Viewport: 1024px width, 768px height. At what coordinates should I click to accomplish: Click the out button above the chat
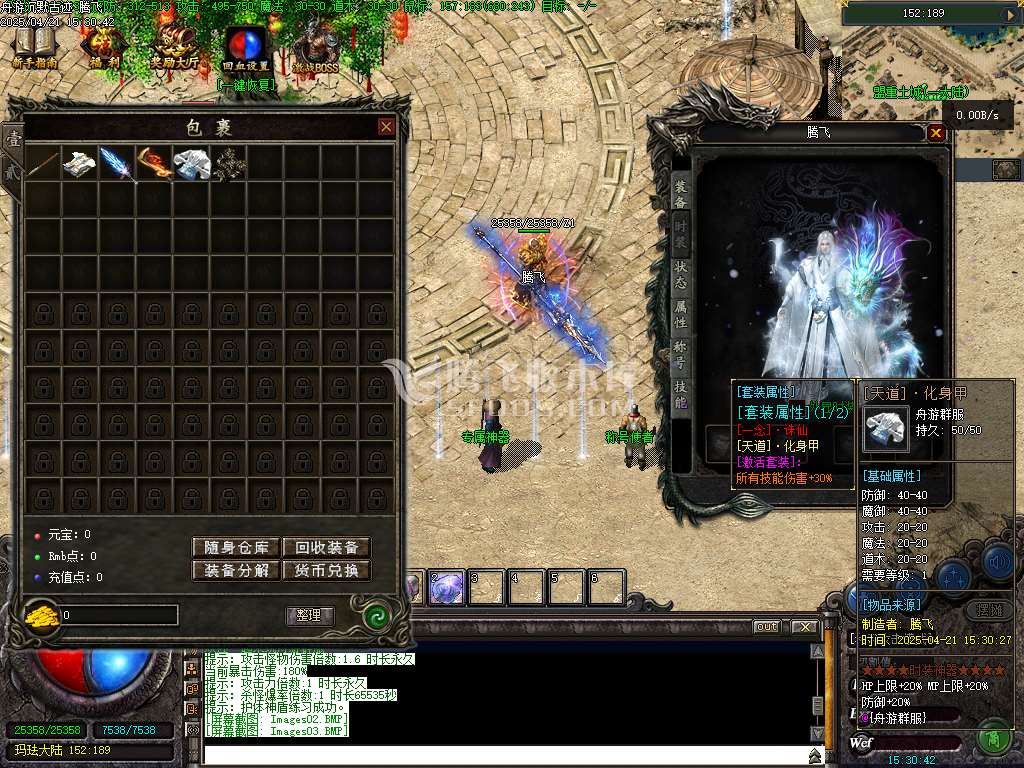click(766, 627)
